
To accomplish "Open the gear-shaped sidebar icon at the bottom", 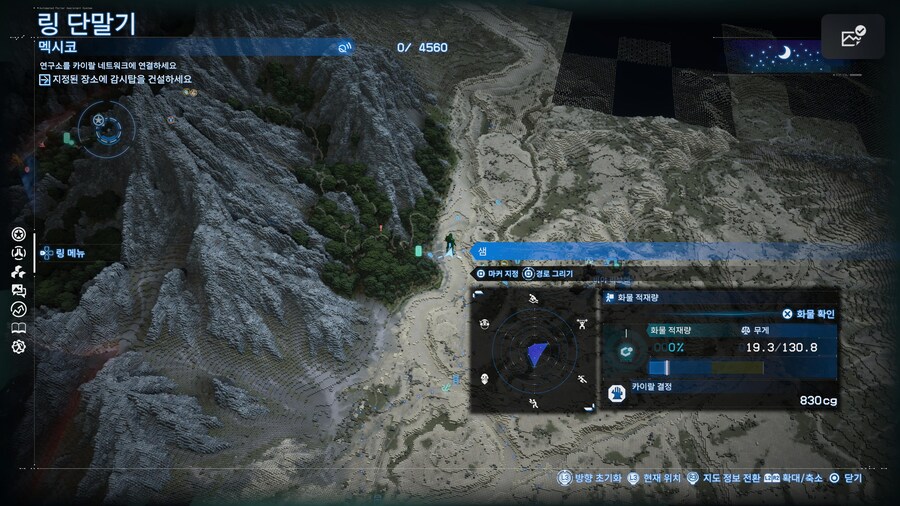I will (x=18, y=347).
